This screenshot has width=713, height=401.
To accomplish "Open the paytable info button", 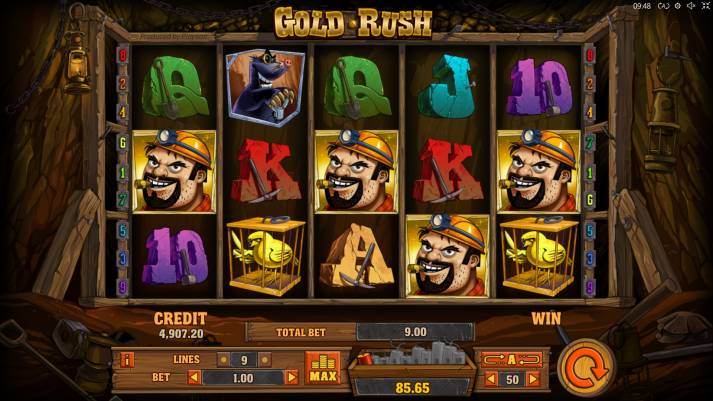I will 127,359.
